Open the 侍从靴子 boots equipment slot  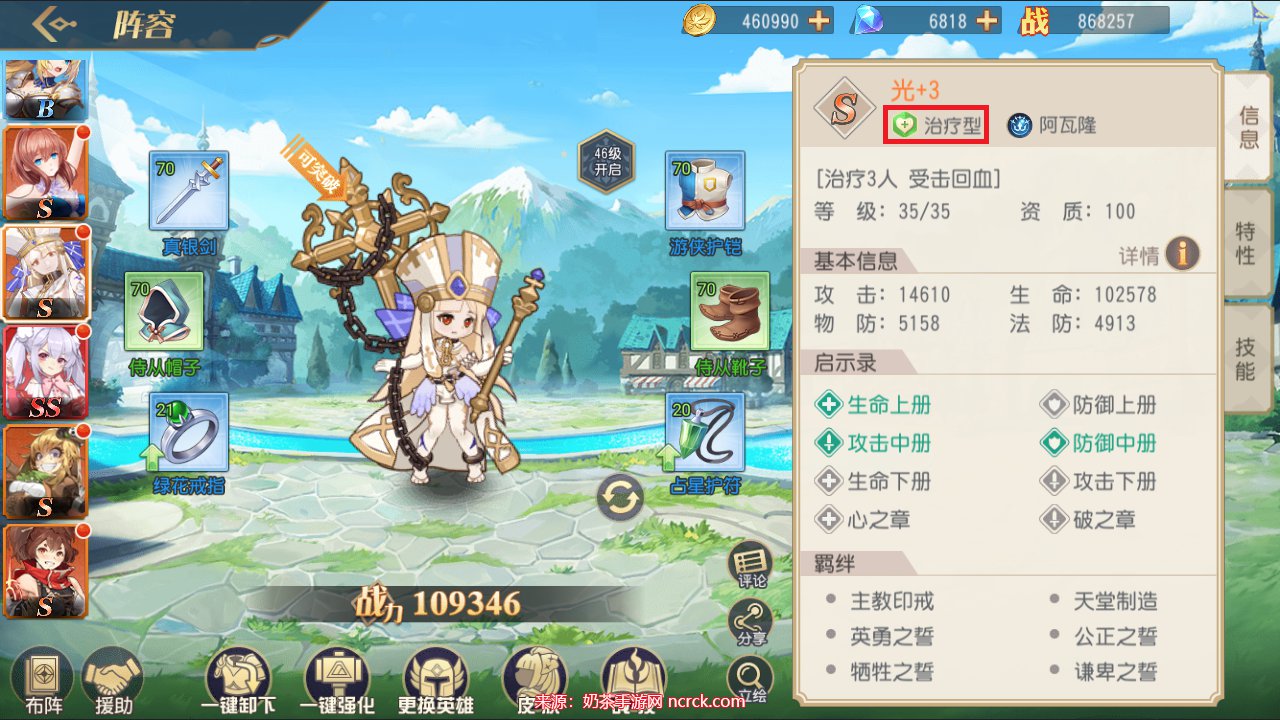[730, 311]
